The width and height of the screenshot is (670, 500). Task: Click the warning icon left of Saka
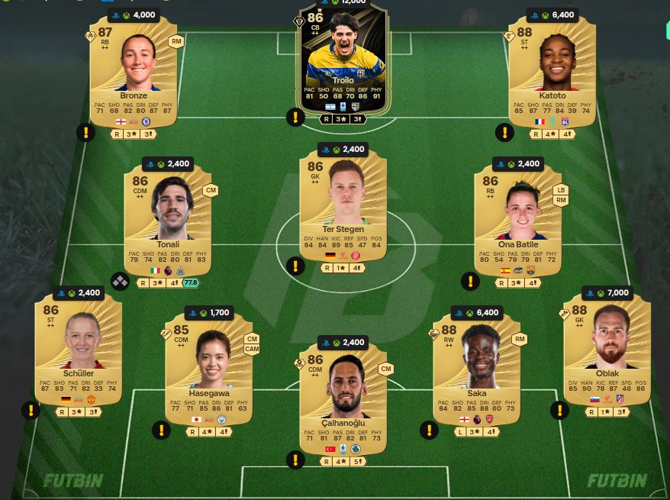pos(429,430)
